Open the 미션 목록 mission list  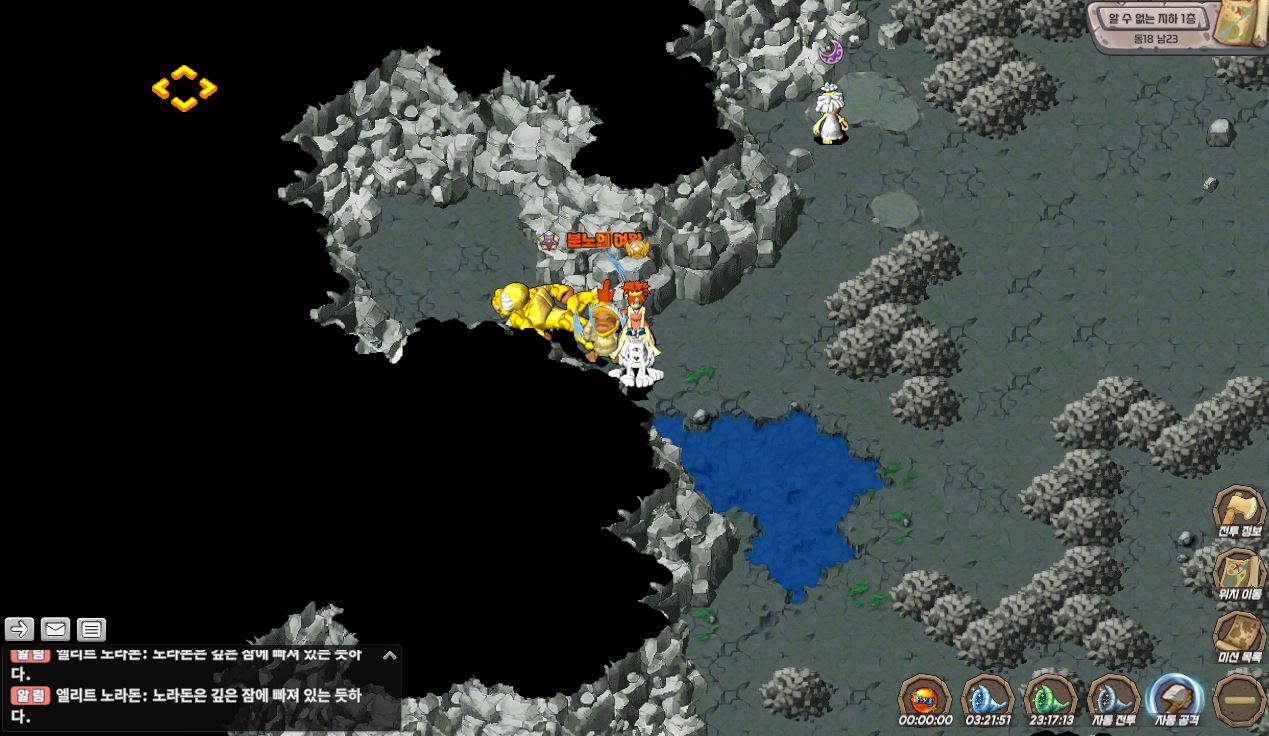[1239, 633]
